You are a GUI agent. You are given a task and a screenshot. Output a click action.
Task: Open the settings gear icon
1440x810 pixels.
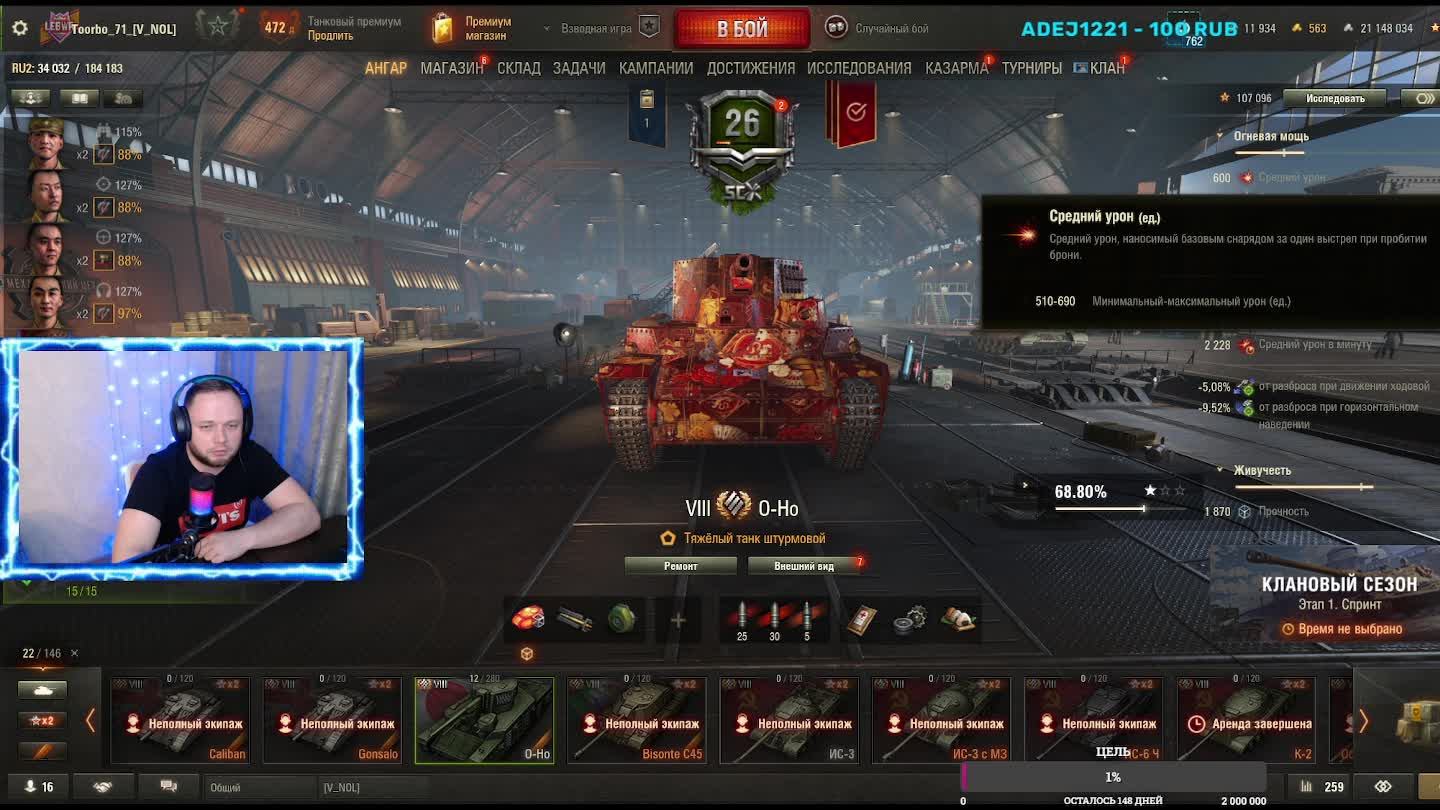[20, 28]
